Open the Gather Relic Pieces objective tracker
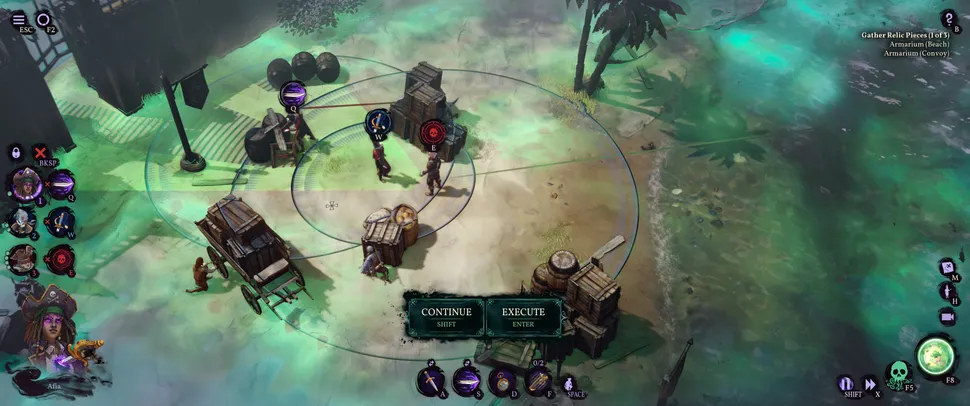Viewport: 970px width, 406px height. pos(905,35)
